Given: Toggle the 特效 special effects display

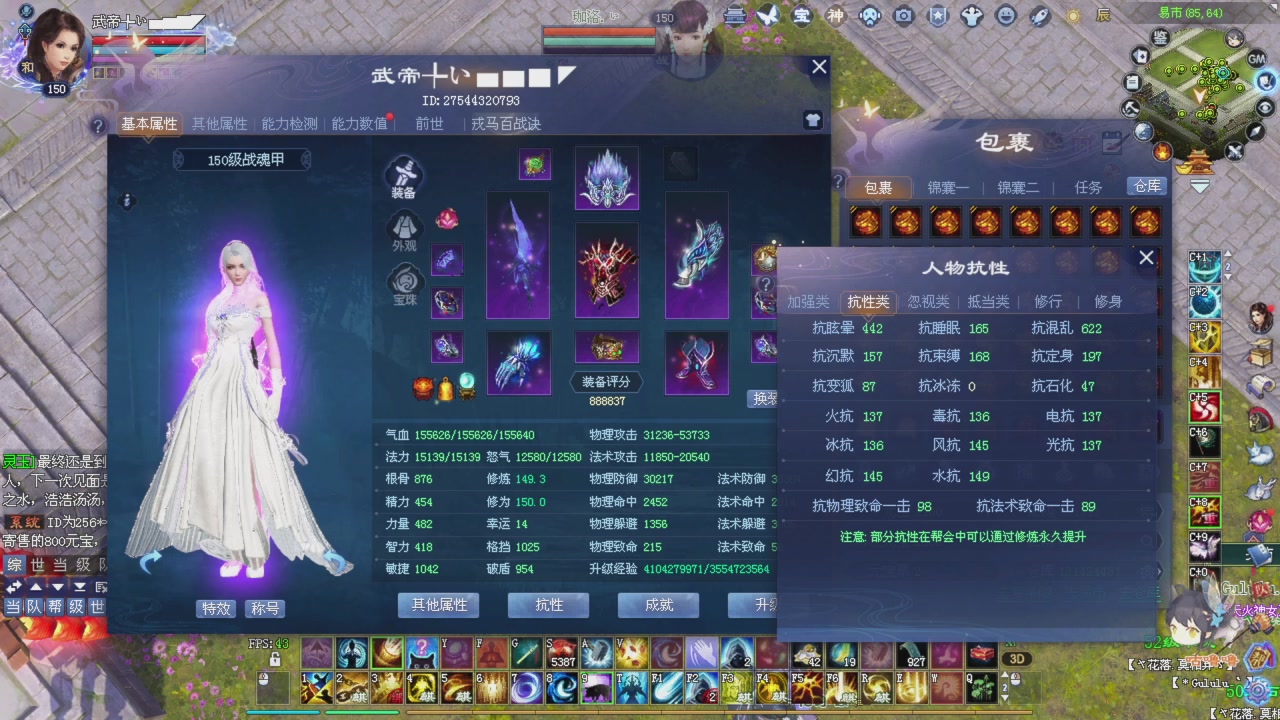Looking at the screenshot, I should (216, 608).
